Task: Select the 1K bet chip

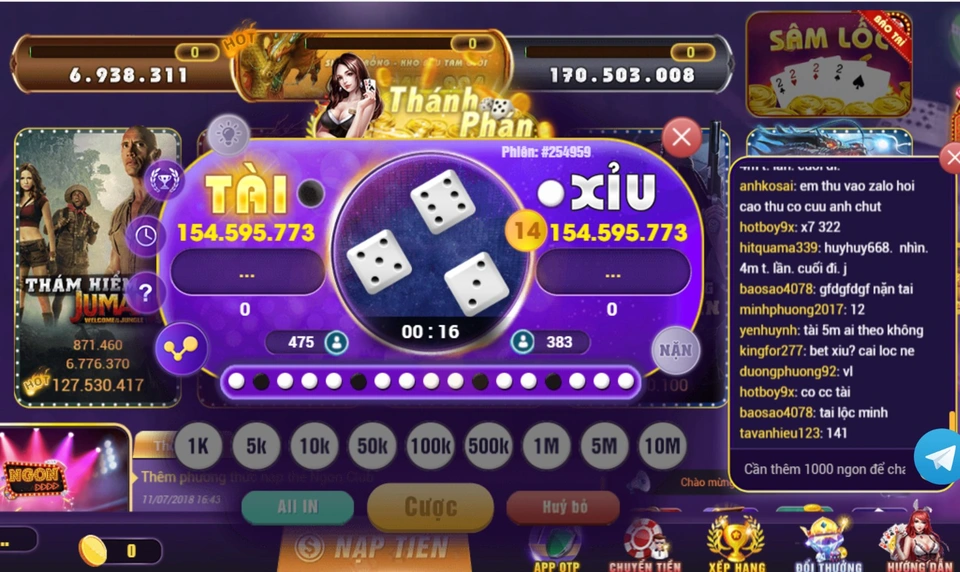Action: [x=198, y=447]
